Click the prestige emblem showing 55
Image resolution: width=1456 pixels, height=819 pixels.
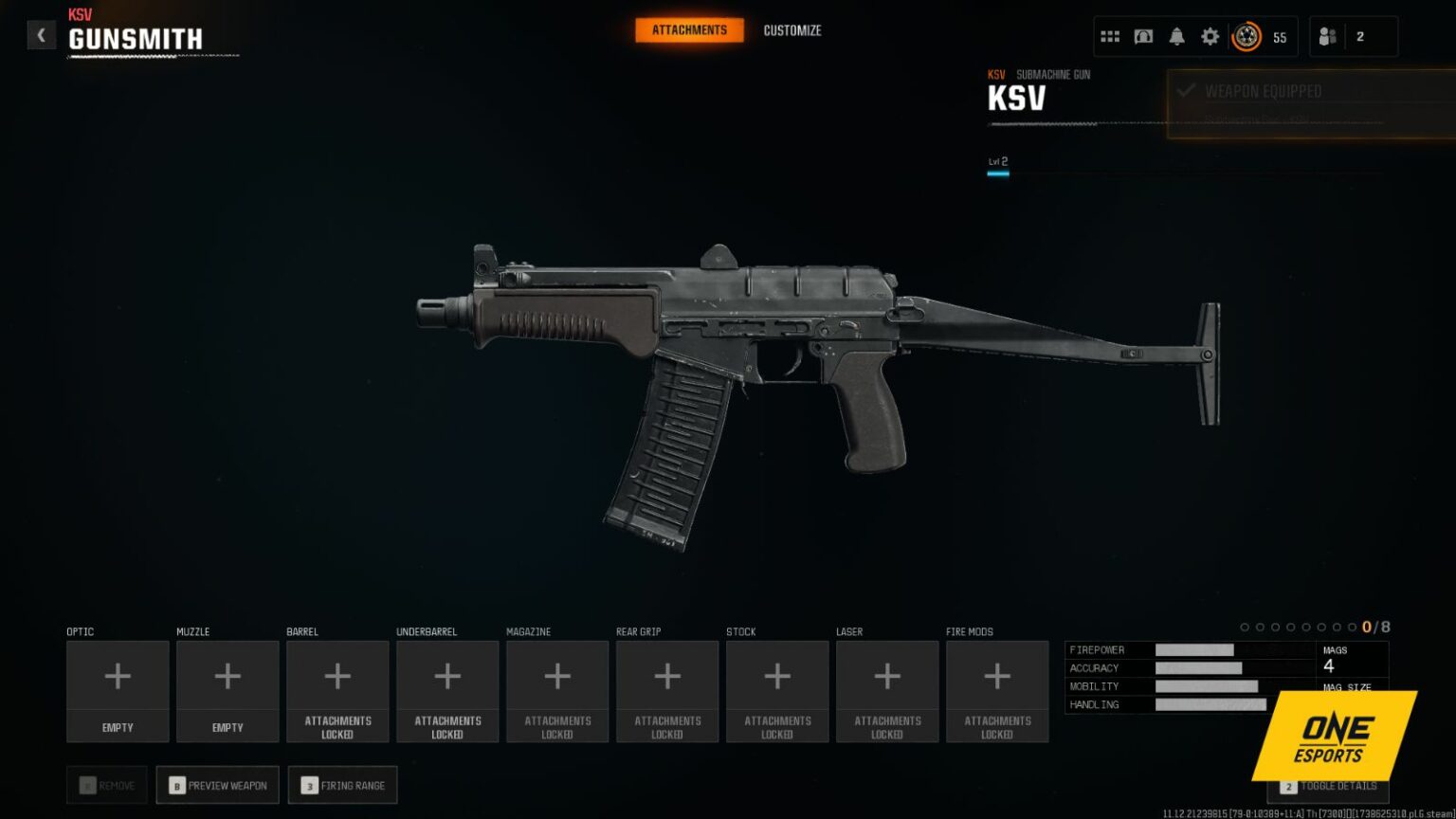pyautogui.click(x=1246, y=36)
